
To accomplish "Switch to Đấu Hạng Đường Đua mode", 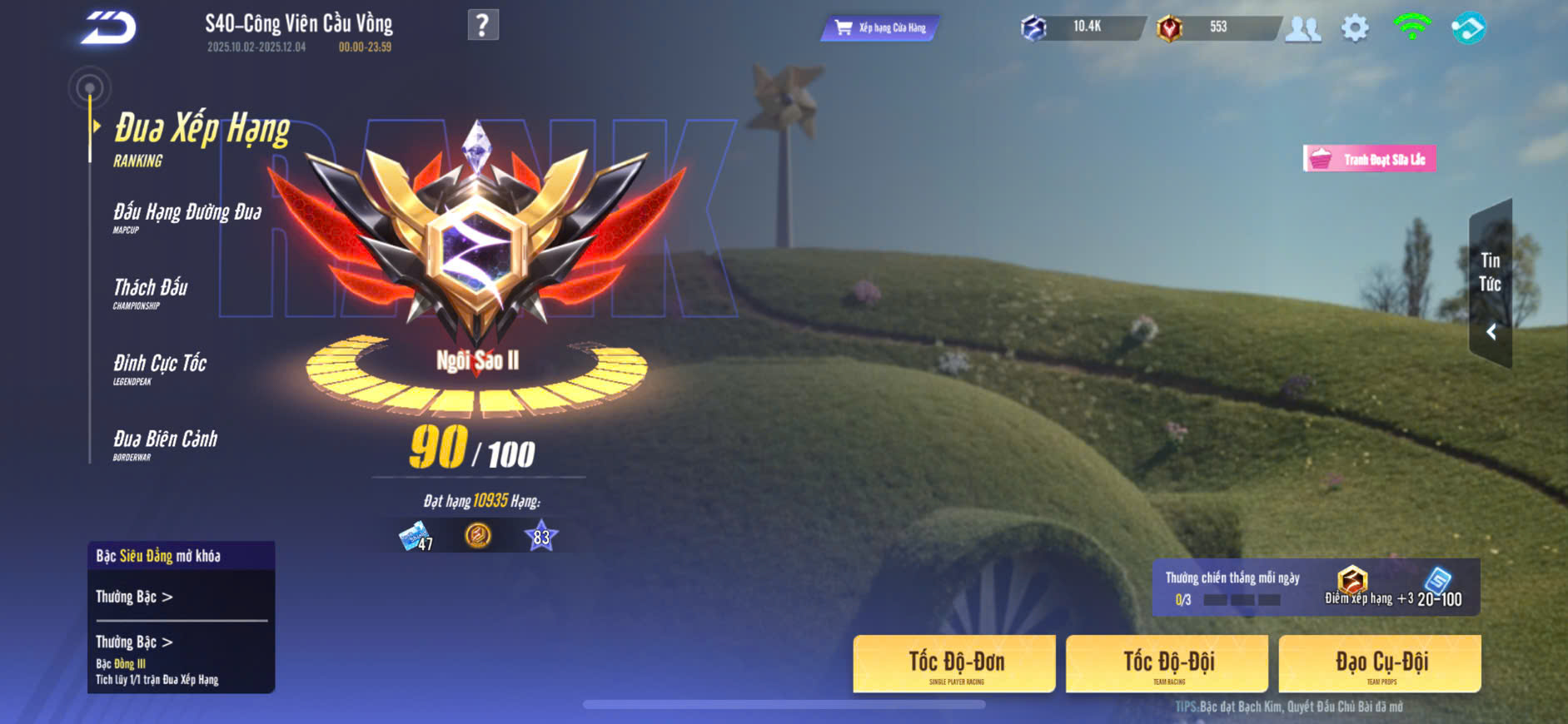I will [x=187, y=216].
